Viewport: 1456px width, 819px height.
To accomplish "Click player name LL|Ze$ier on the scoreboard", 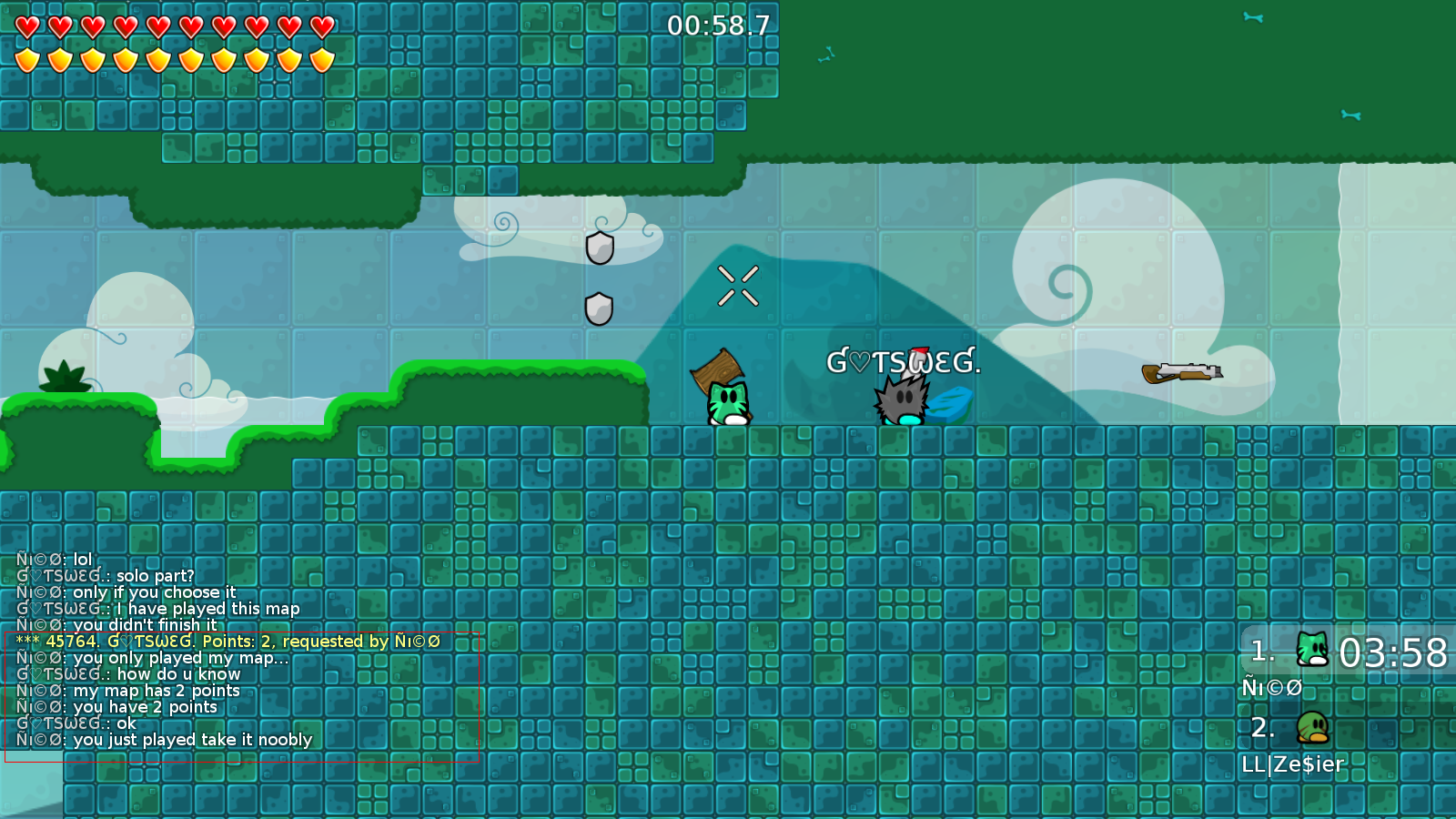I will point(1292,765).
